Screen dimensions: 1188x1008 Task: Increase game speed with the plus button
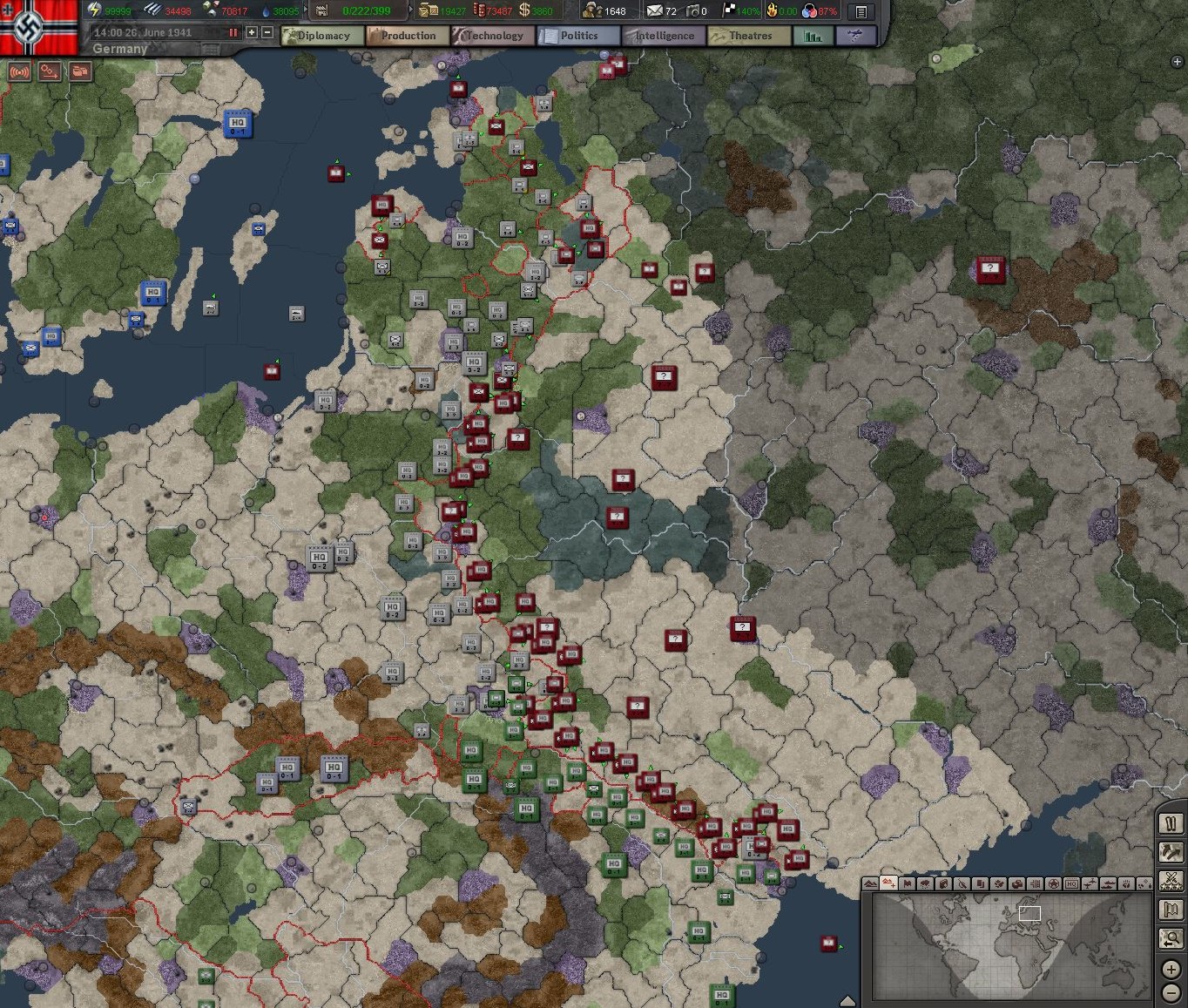pyautogui.click(x=252, y=32)
